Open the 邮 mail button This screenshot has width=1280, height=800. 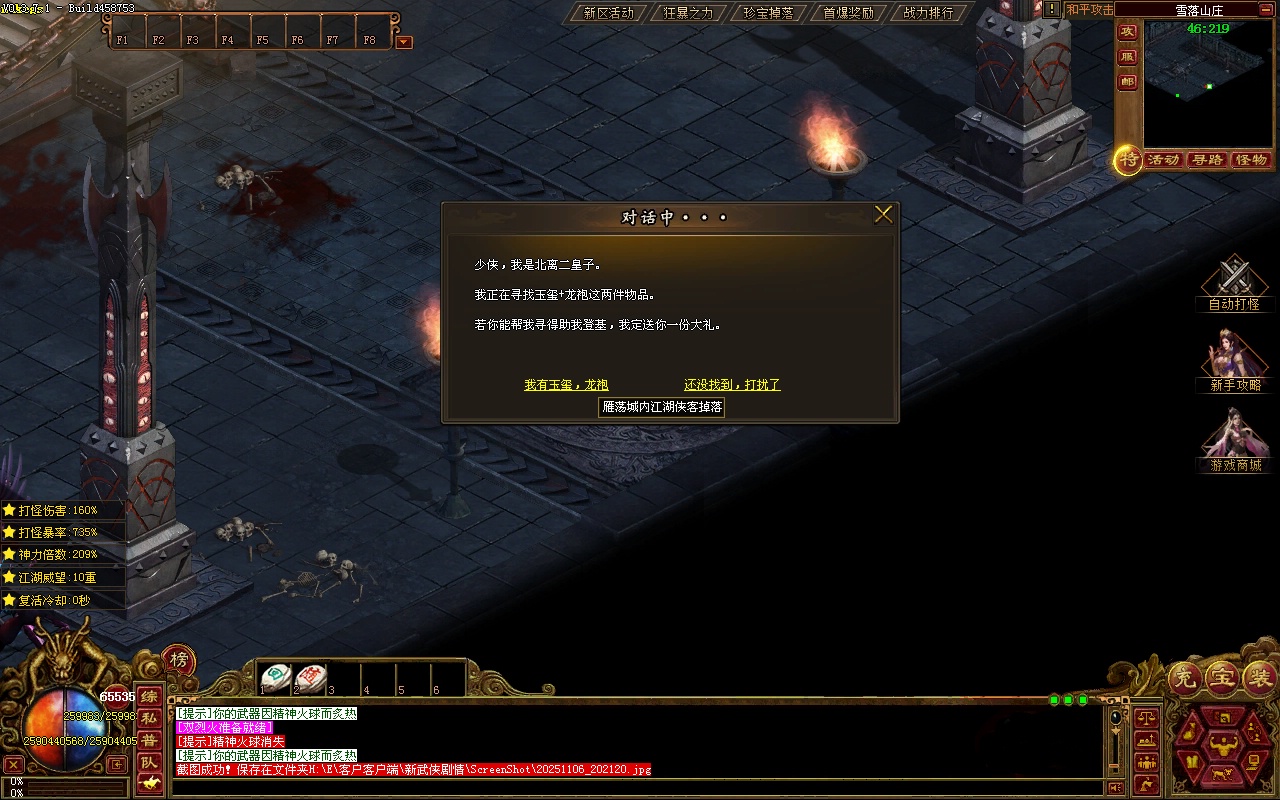click(x=1127, y=82)
